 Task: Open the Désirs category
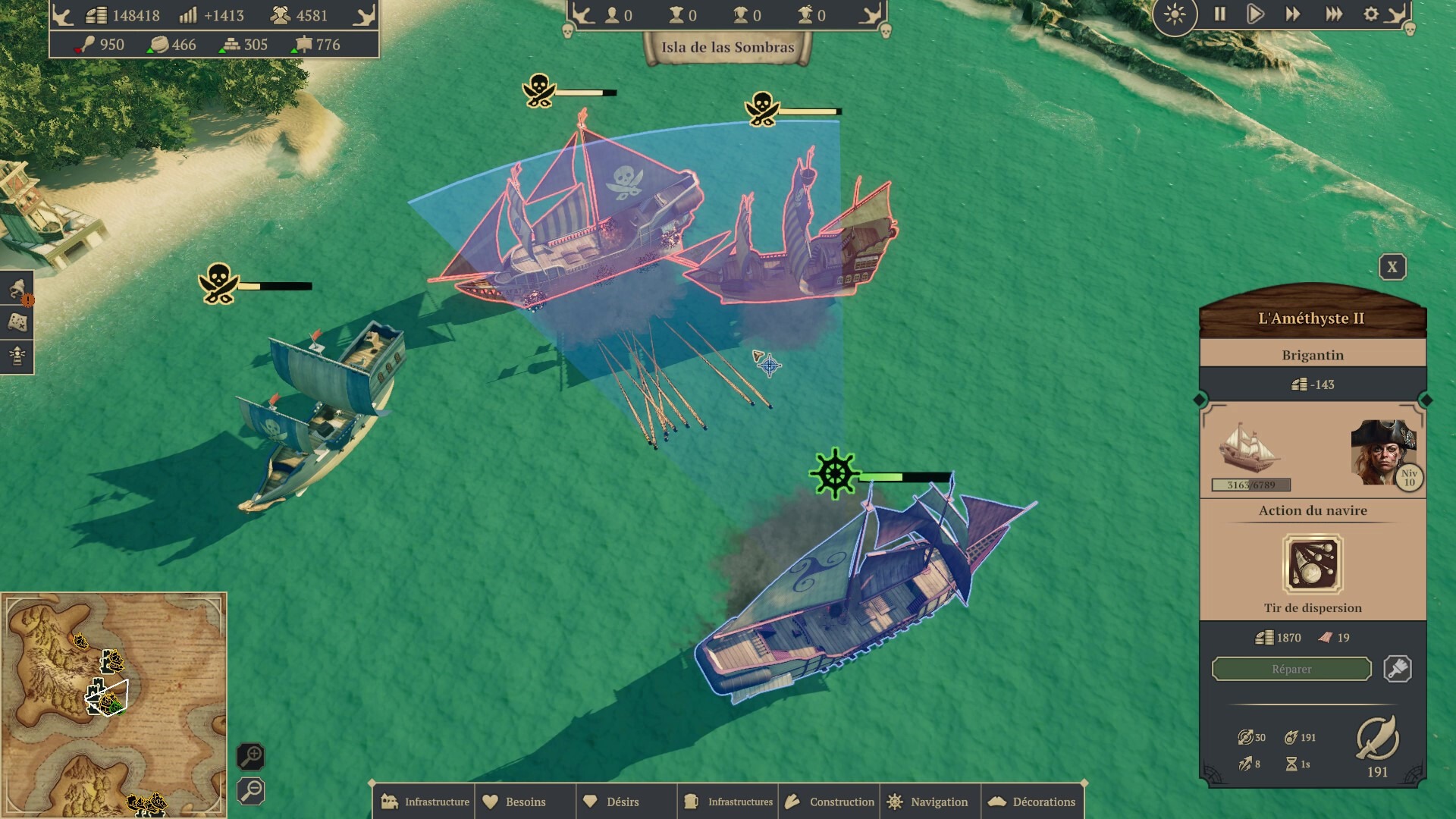[622, 802]
